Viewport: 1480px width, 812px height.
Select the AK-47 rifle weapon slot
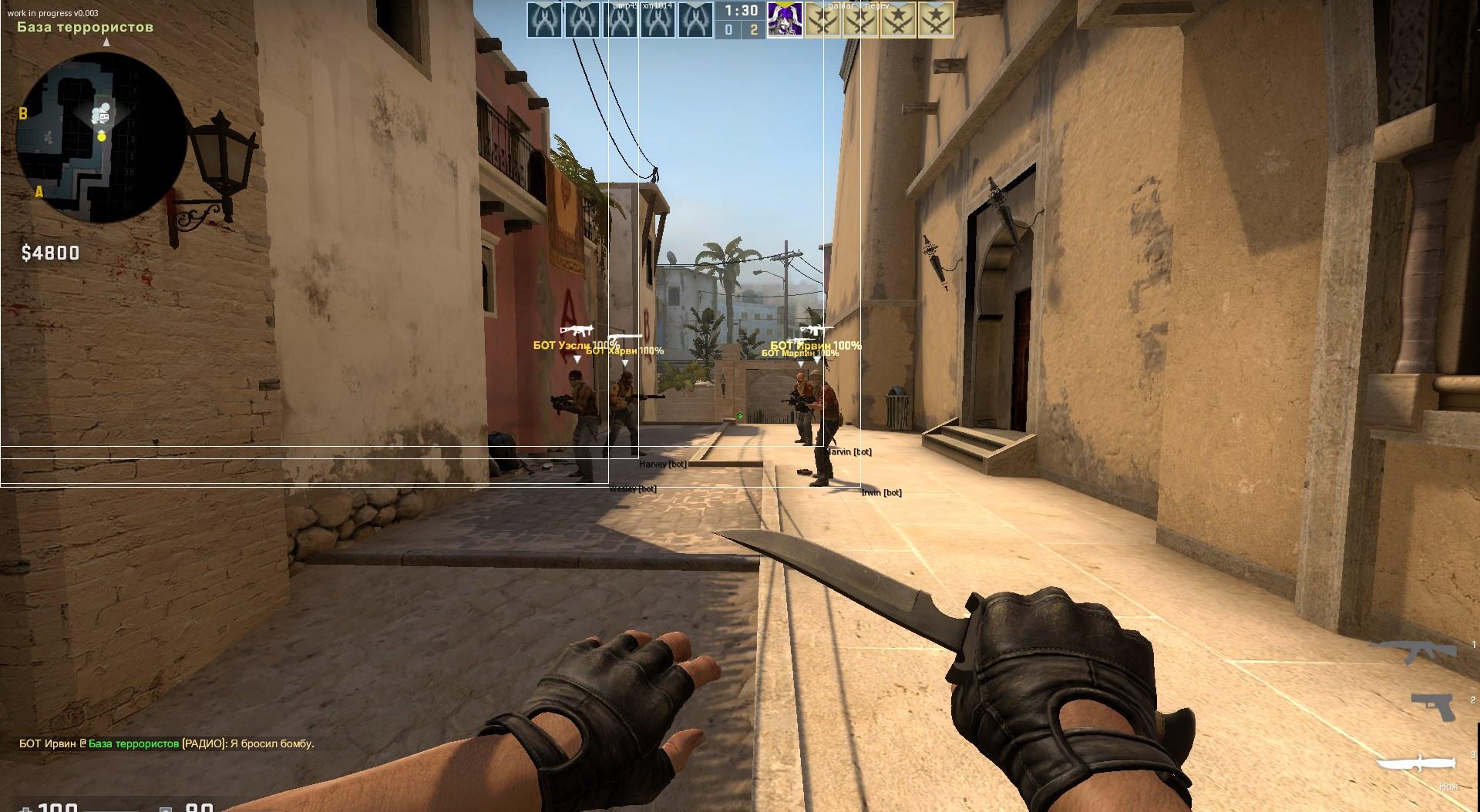(1415, 653)
